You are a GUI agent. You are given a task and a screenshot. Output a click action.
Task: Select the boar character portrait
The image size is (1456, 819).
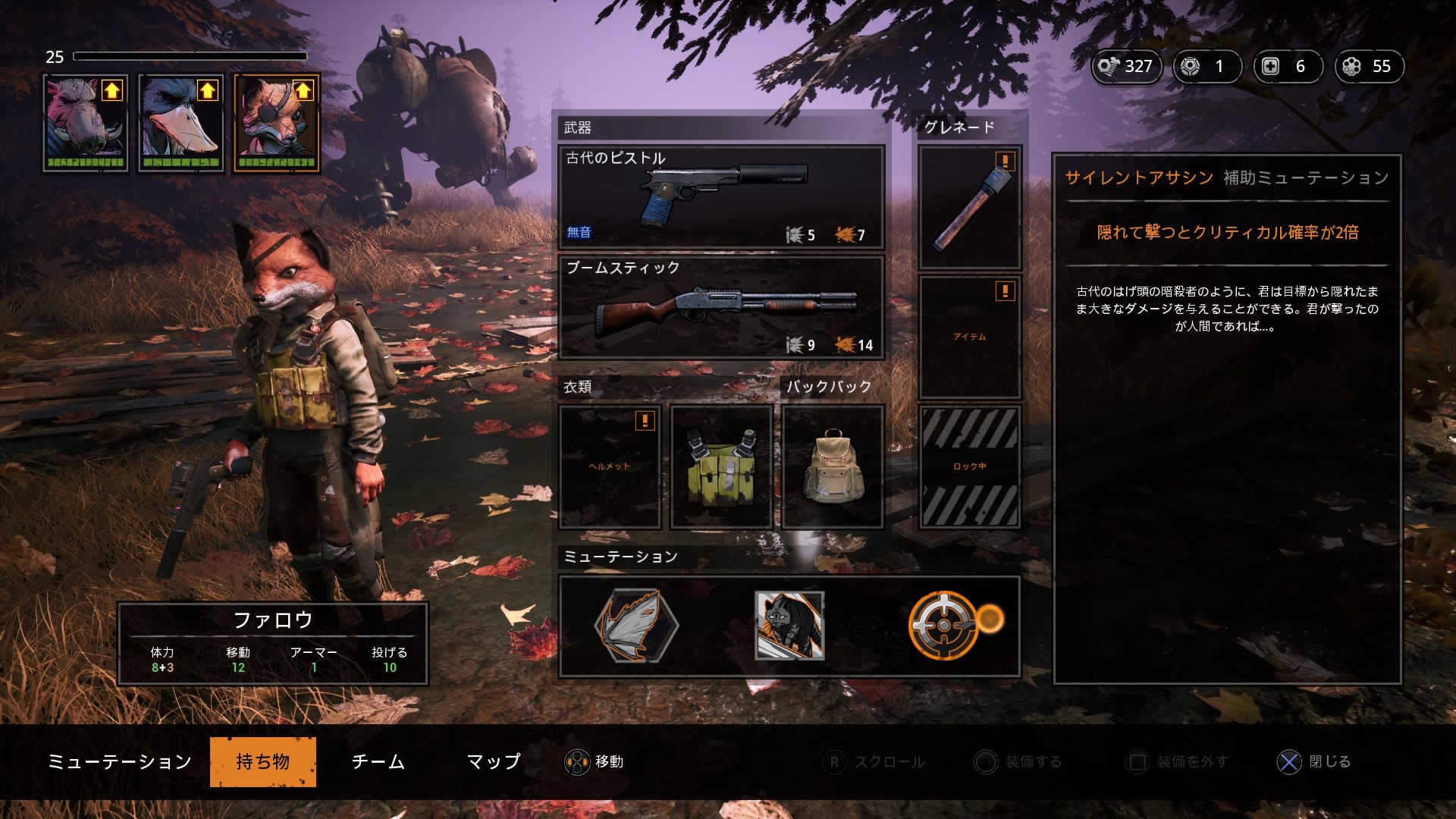85,123
